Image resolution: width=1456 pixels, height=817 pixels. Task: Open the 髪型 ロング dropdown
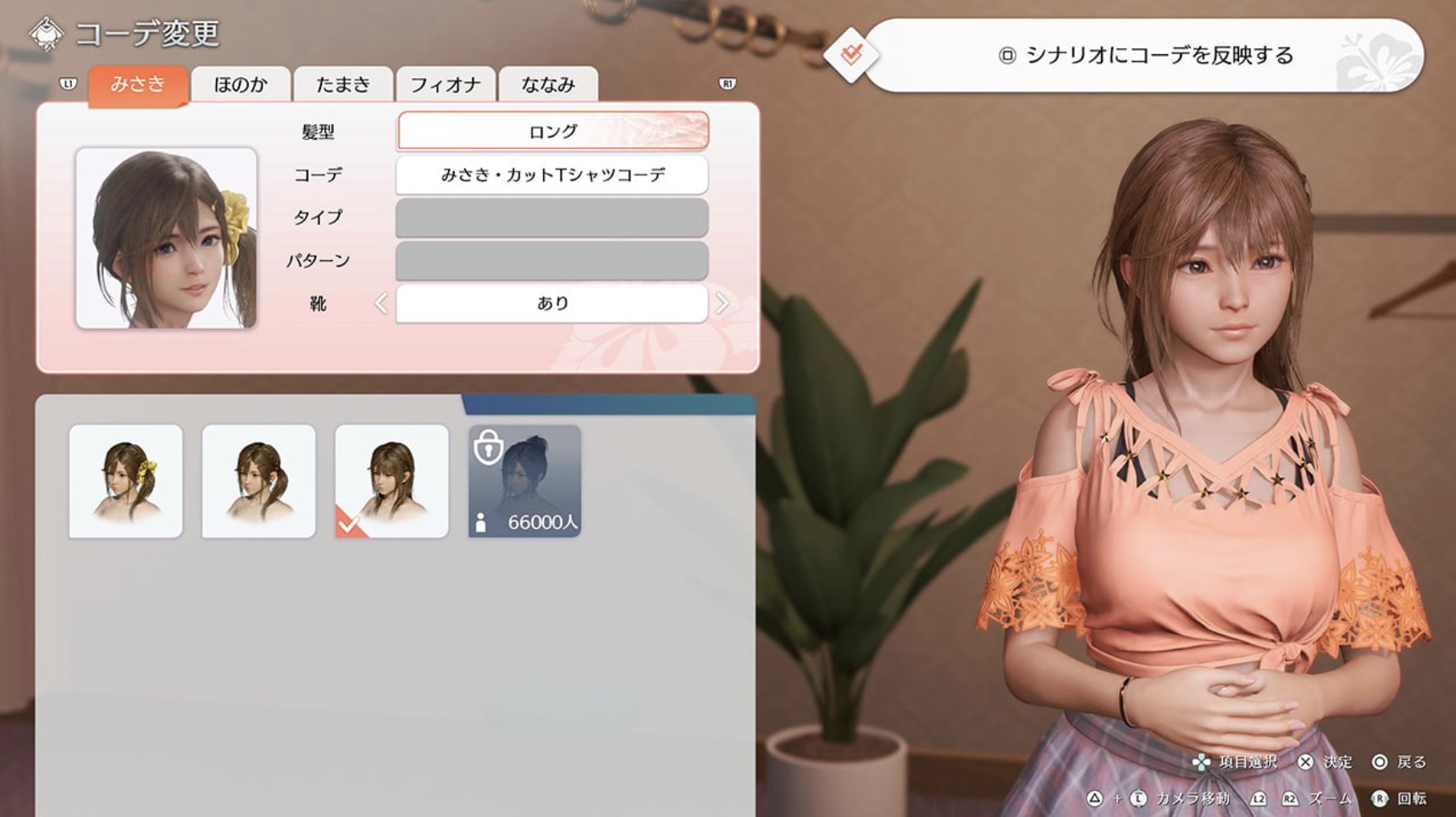click(x=551, y=131)
